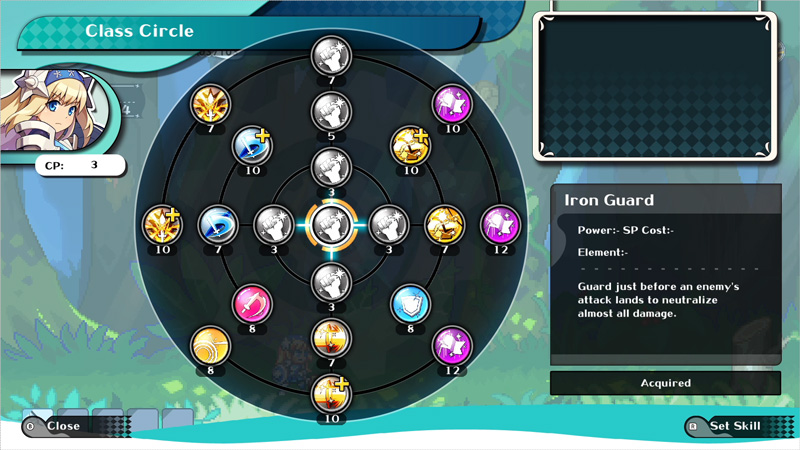Select the gray fist skill costing 7

point(330,56)
